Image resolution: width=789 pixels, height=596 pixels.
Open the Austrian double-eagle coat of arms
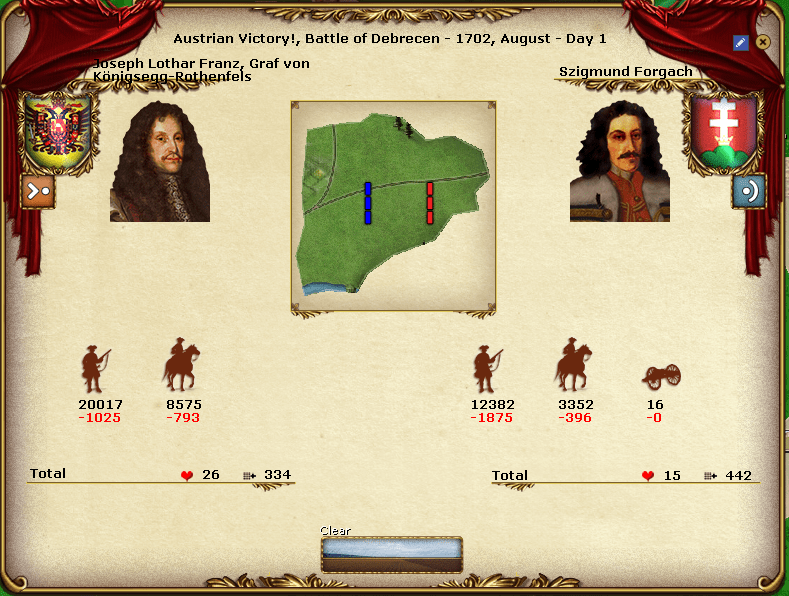[x=56, y=131]
